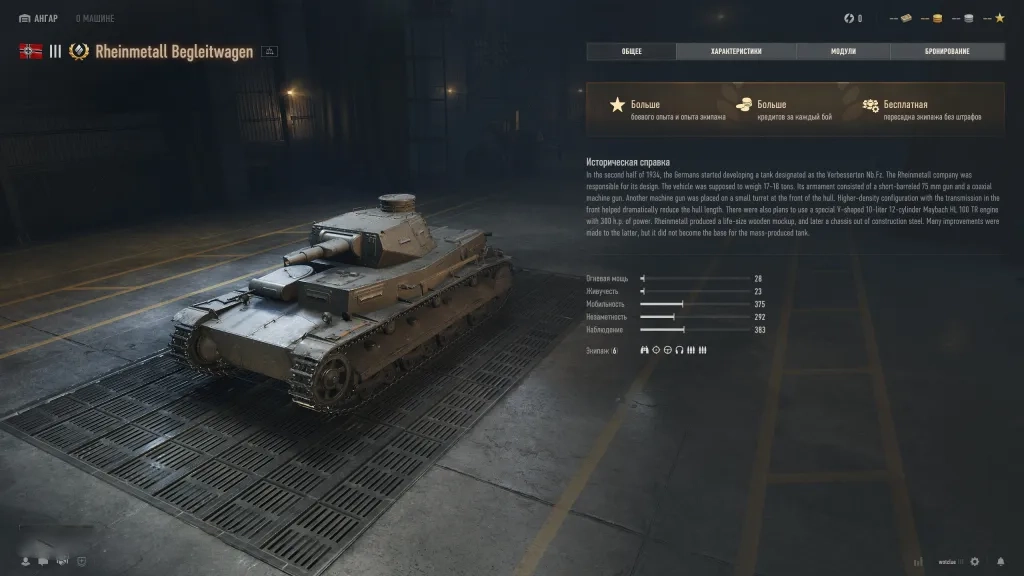Open the silver credits balance
1024x576 pixels.
(x=968, y=18)
